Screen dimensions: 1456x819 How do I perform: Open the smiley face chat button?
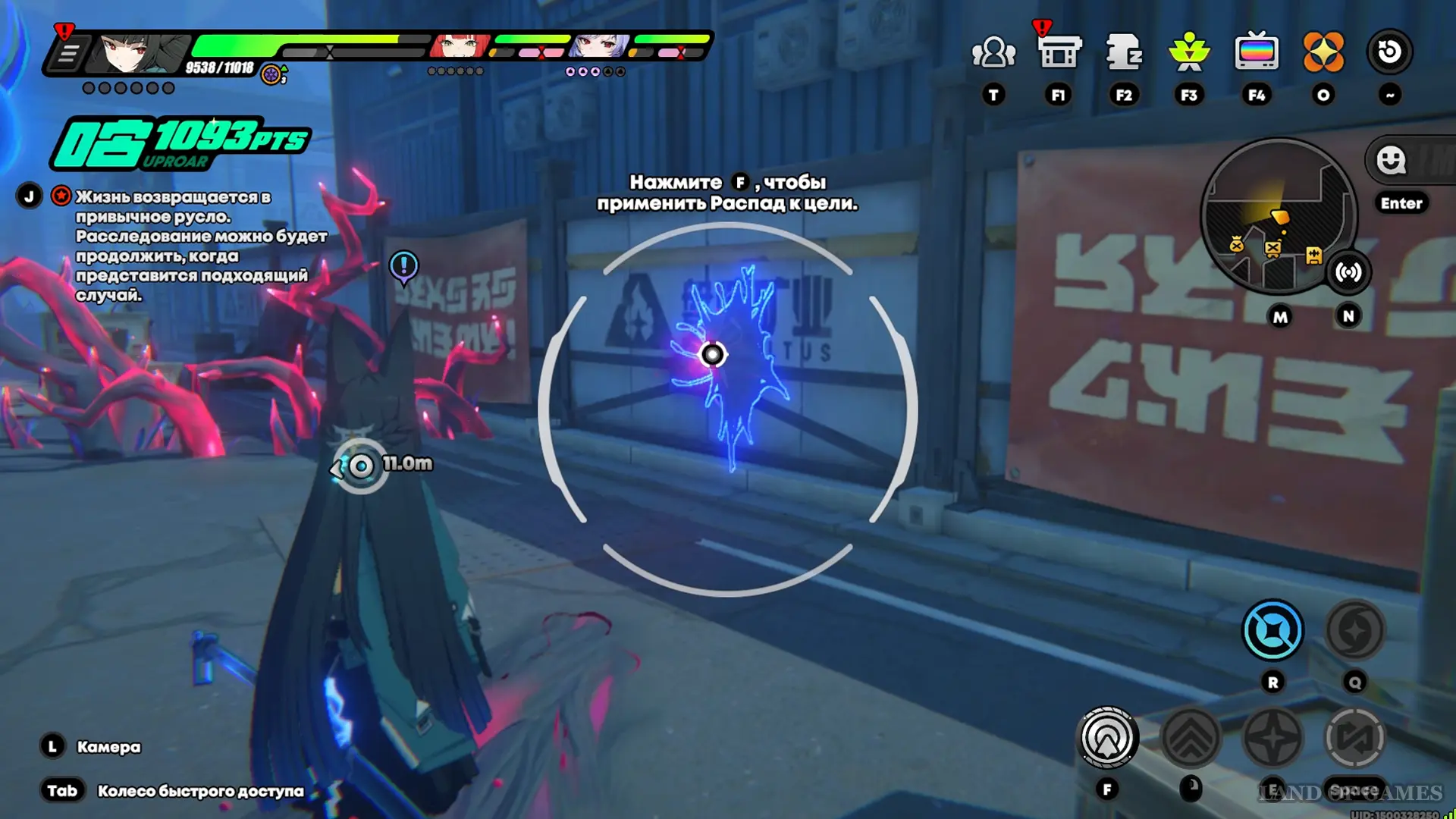click(x=1392, y=160)
